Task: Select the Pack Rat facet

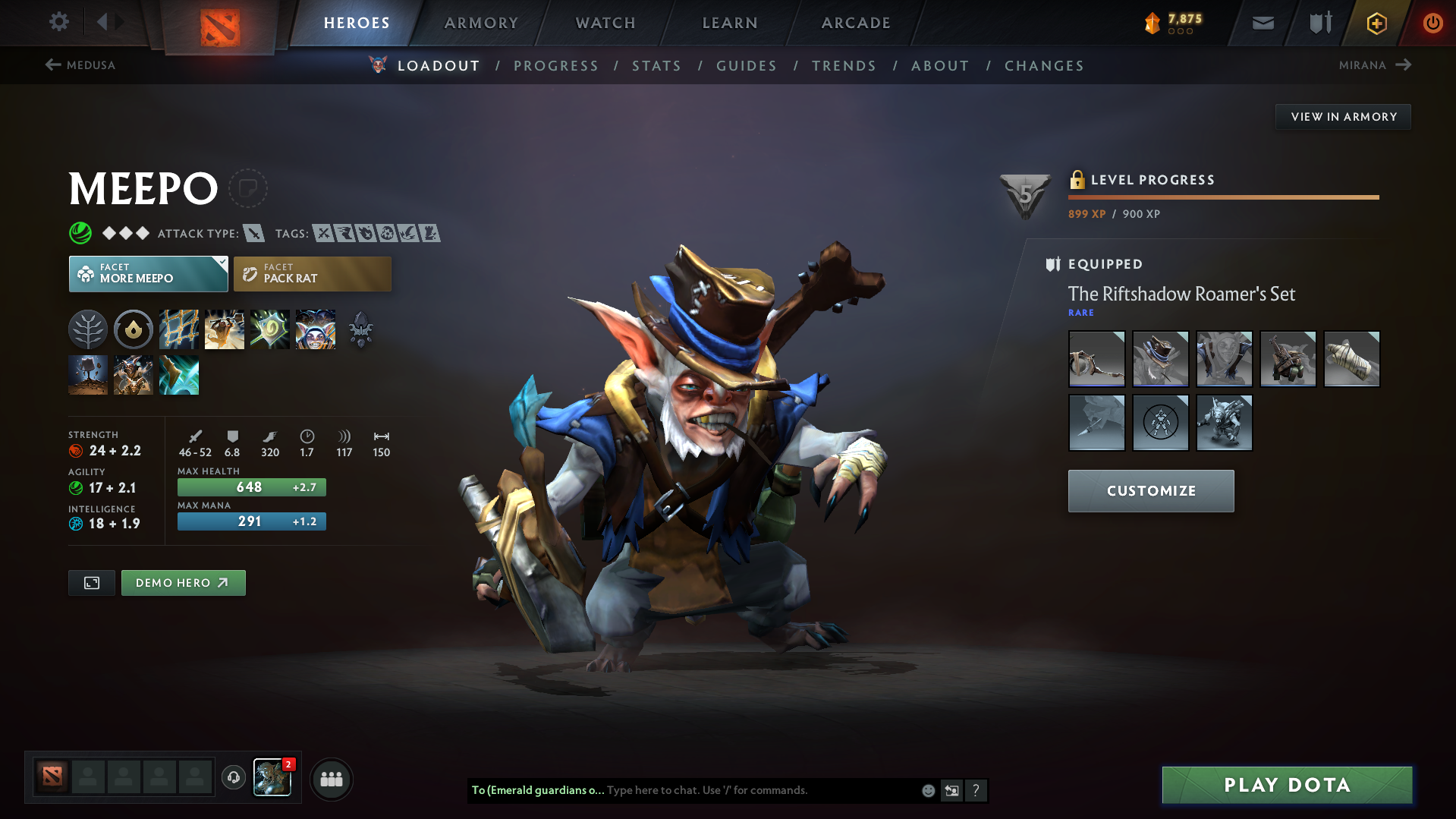Action: click(x=312, y=274)
